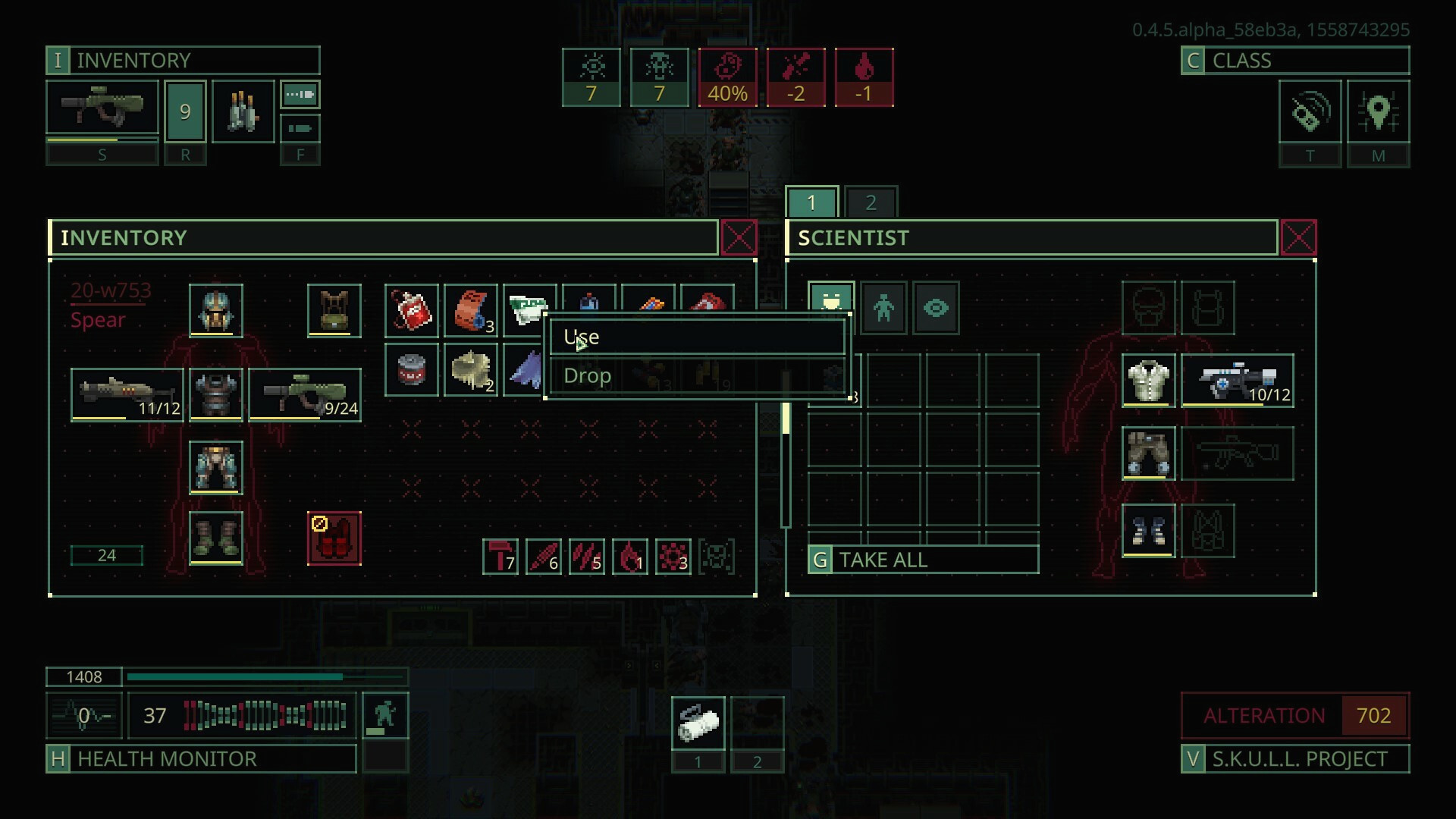Open the Class panel
The width and height of the screenshot is (1456, 819).
pyautogui.click(x=1294, y=61)
